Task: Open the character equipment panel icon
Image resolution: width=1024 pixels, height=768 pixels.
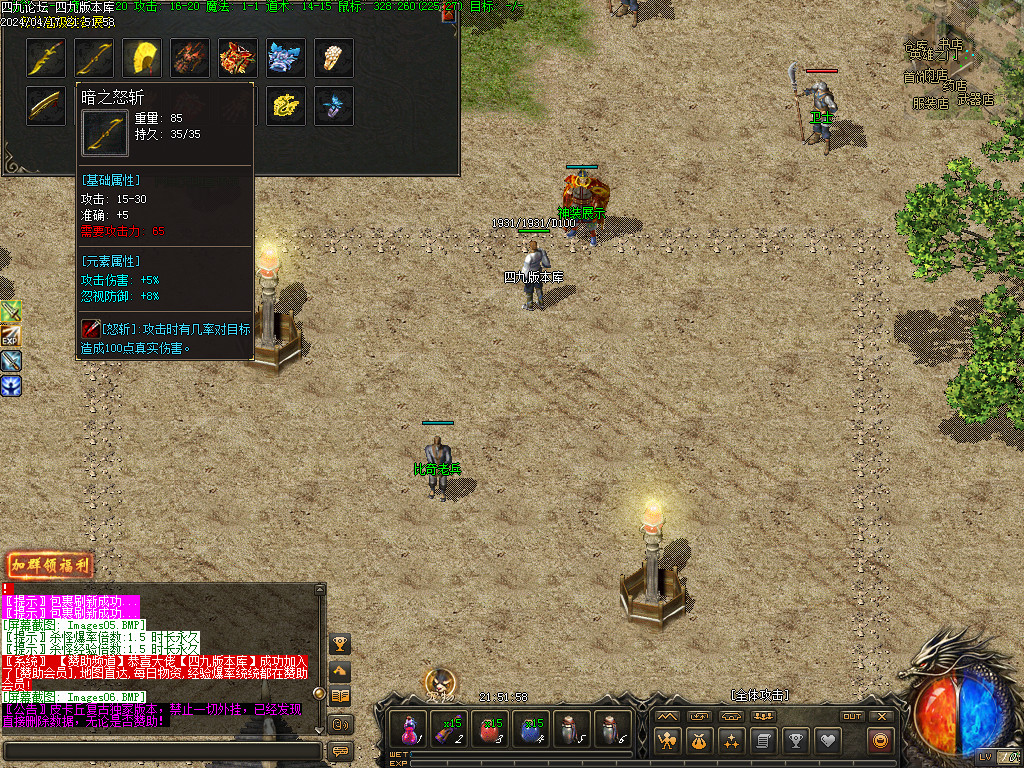Action: pos(668,741)
